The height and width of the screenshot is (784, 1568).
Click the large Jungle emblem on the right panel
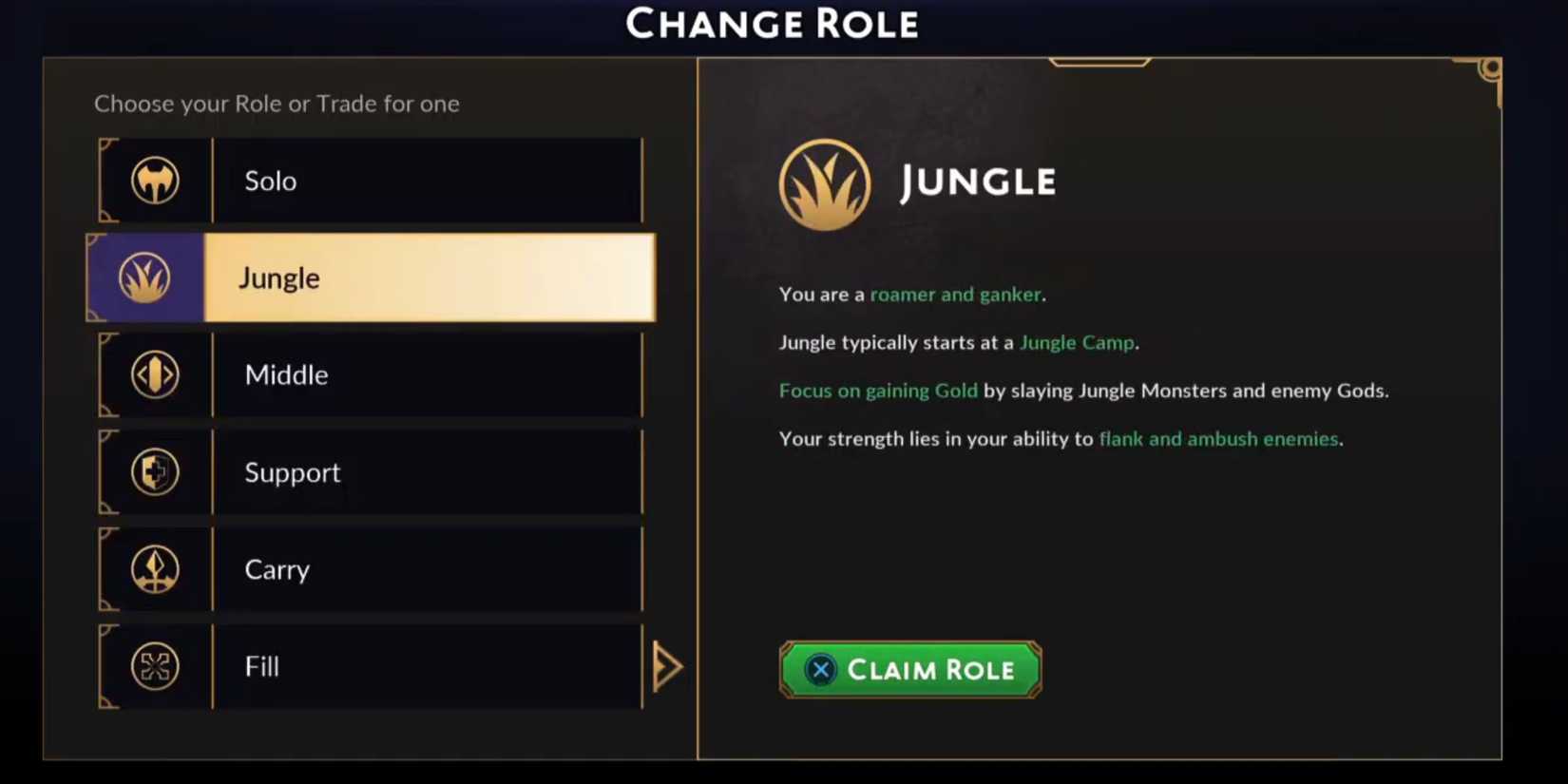[825, 184]
